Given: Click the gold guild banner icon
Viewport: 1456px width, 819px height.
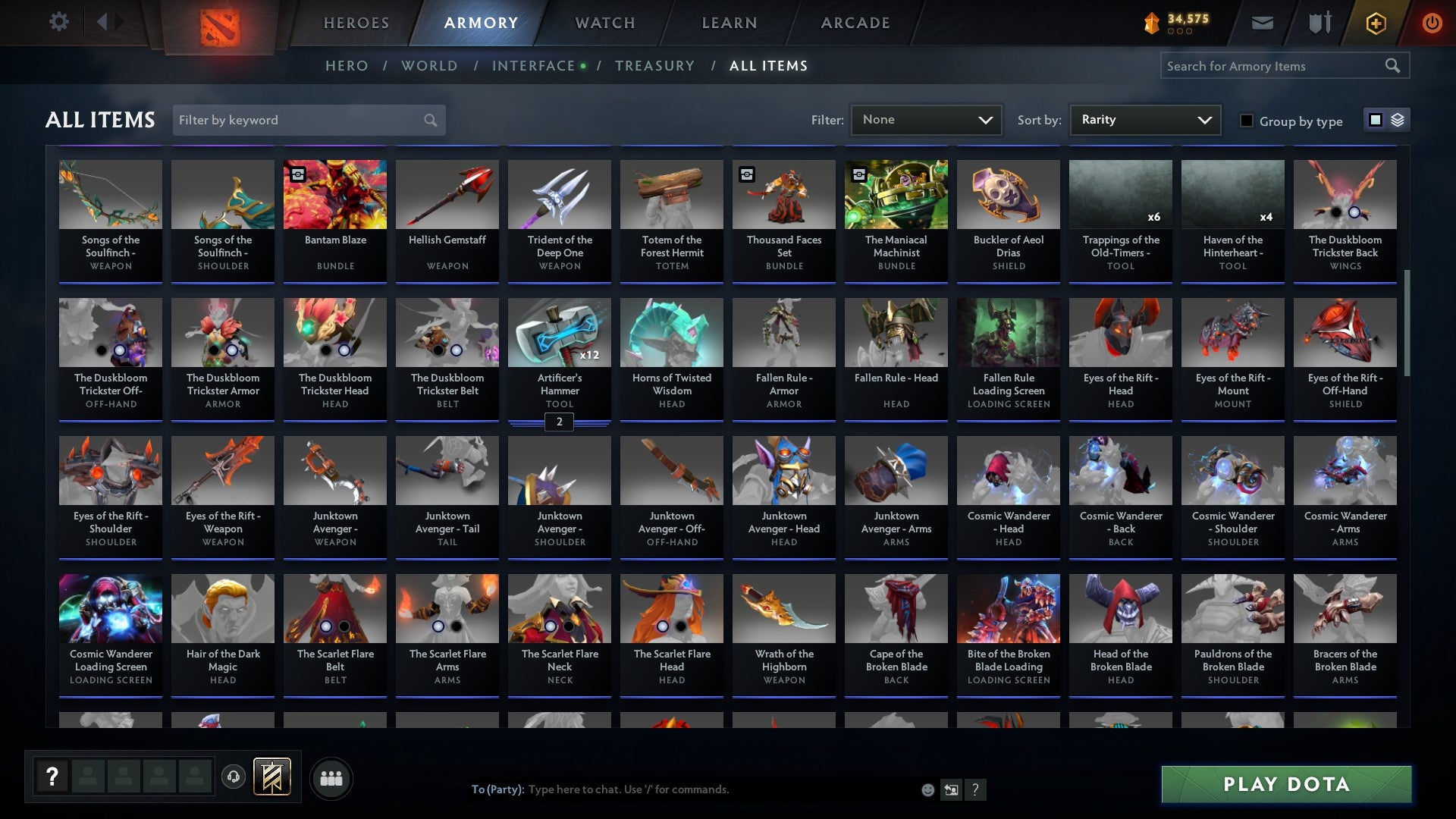Looking at the screenshot, I should tap(273, 777).
